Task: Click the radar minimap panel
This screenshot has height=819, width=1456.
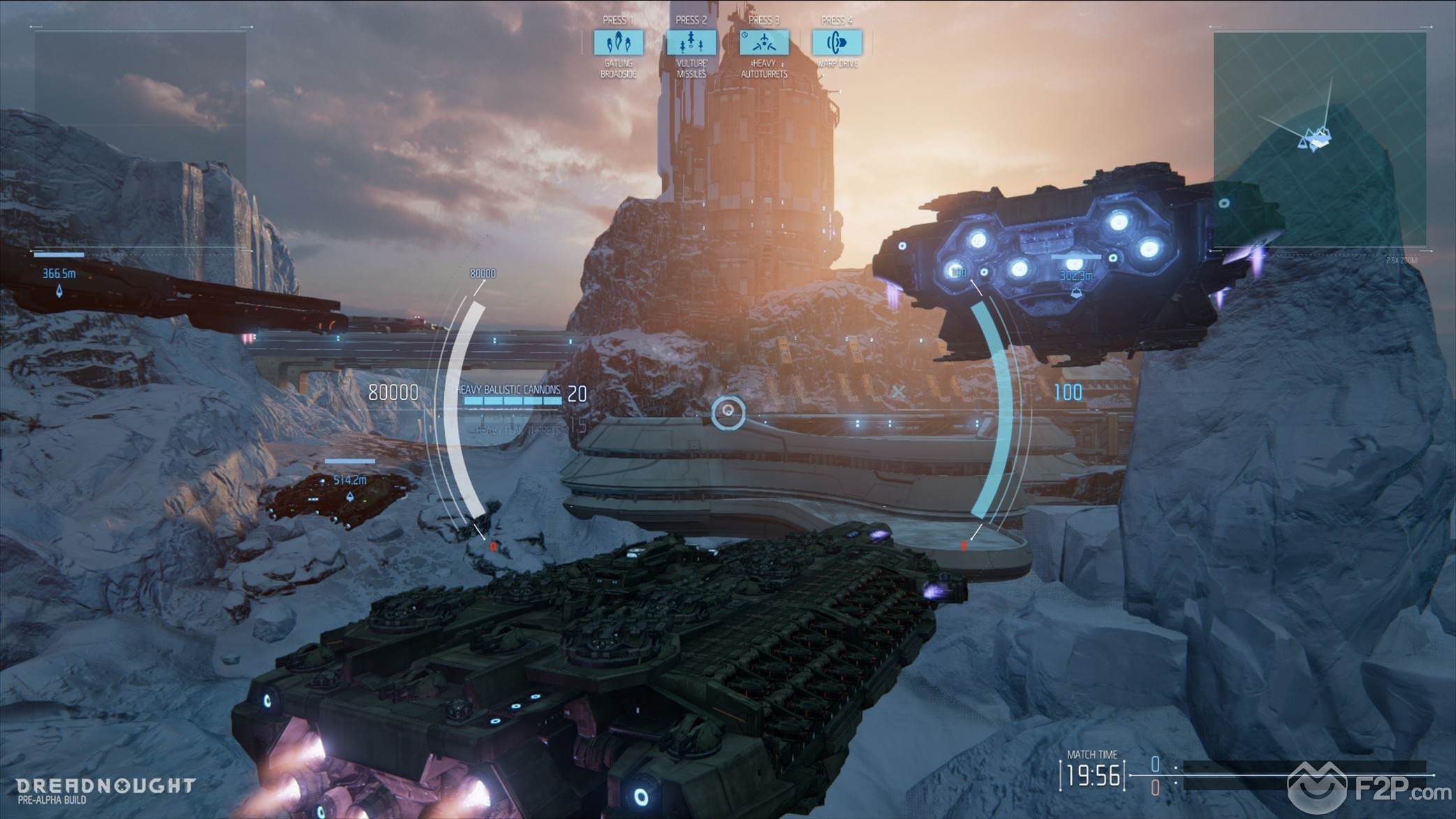Action: [x=1319, y=140]
